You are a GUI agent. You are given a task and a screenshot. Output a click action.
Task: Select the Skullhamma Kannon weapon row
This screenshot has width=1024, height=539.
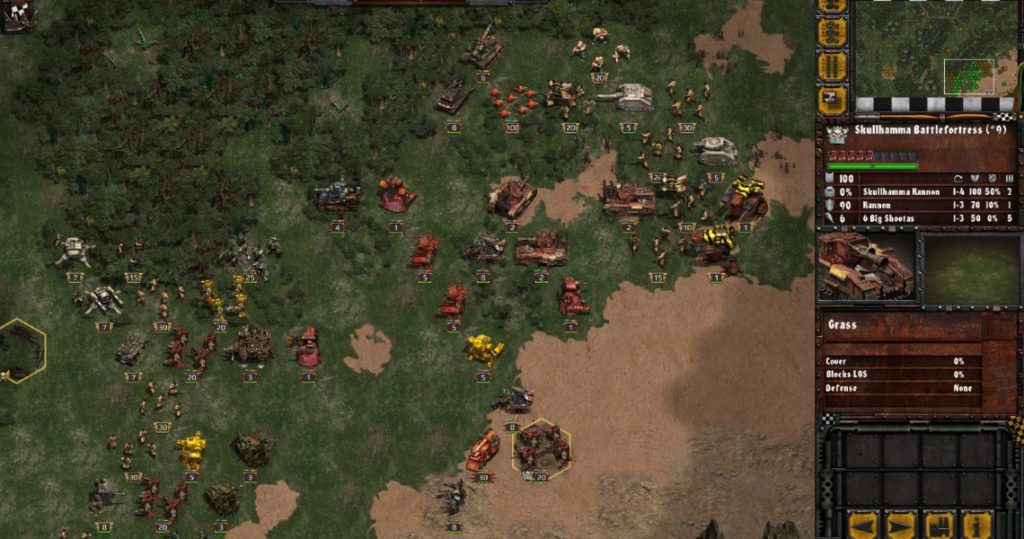coord(920,191)
